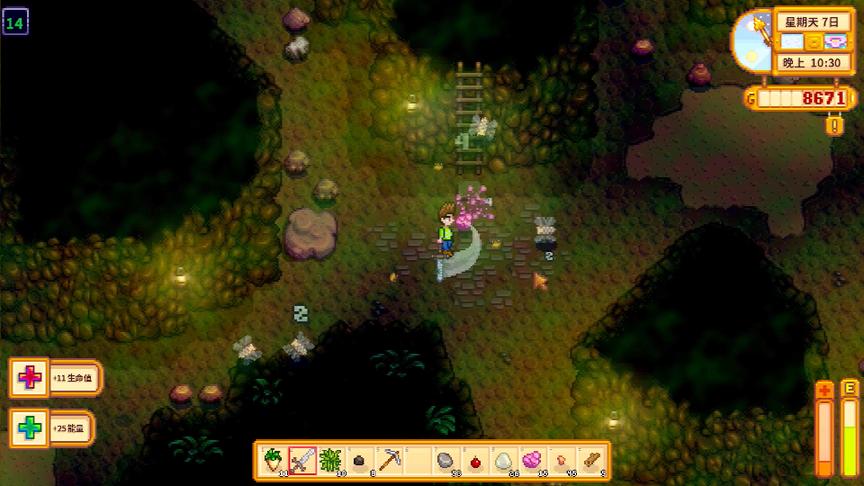The height and width of the screenshot is (486, 864).
Task: Select the sword in the hotbar
Action: (303, 460)
